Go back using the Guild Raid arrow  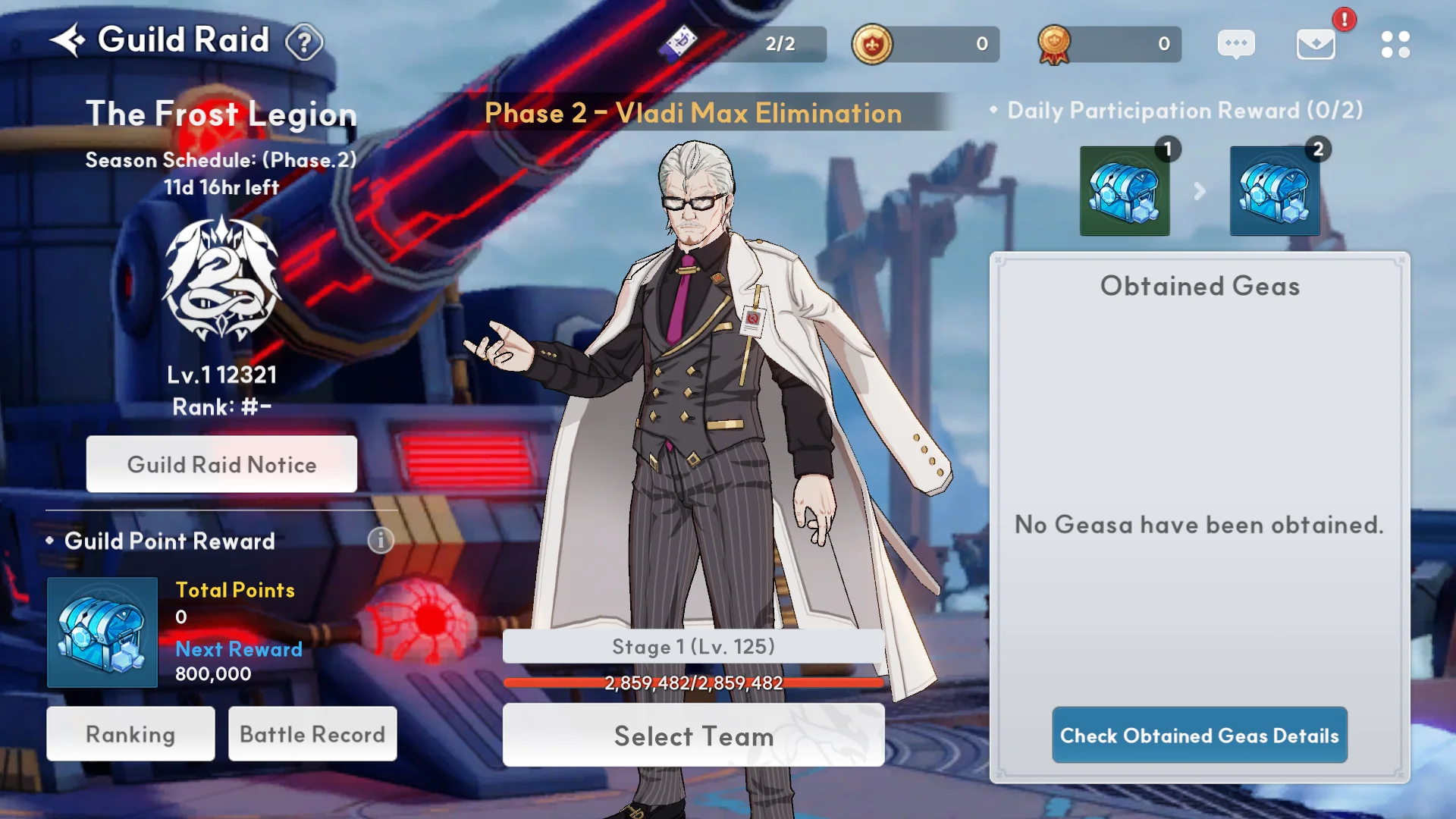67,40
